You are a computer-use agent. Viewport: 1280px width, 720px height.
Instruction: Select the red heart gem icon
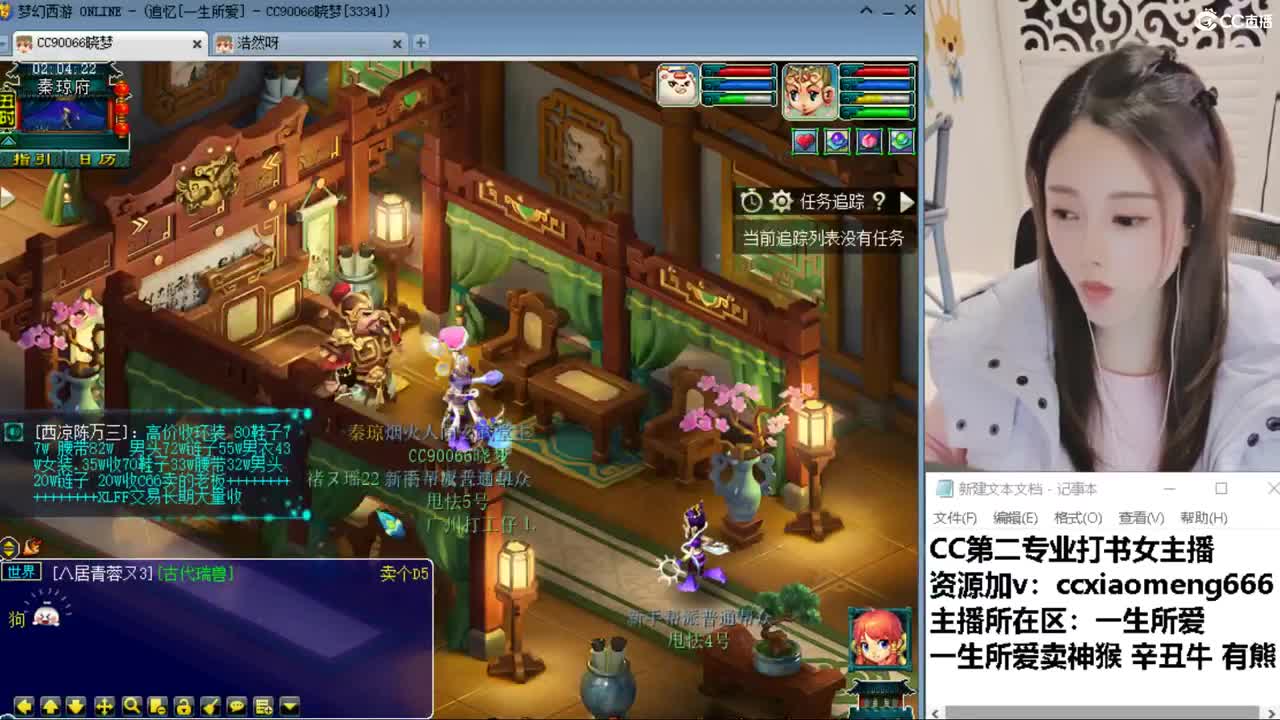806,141
